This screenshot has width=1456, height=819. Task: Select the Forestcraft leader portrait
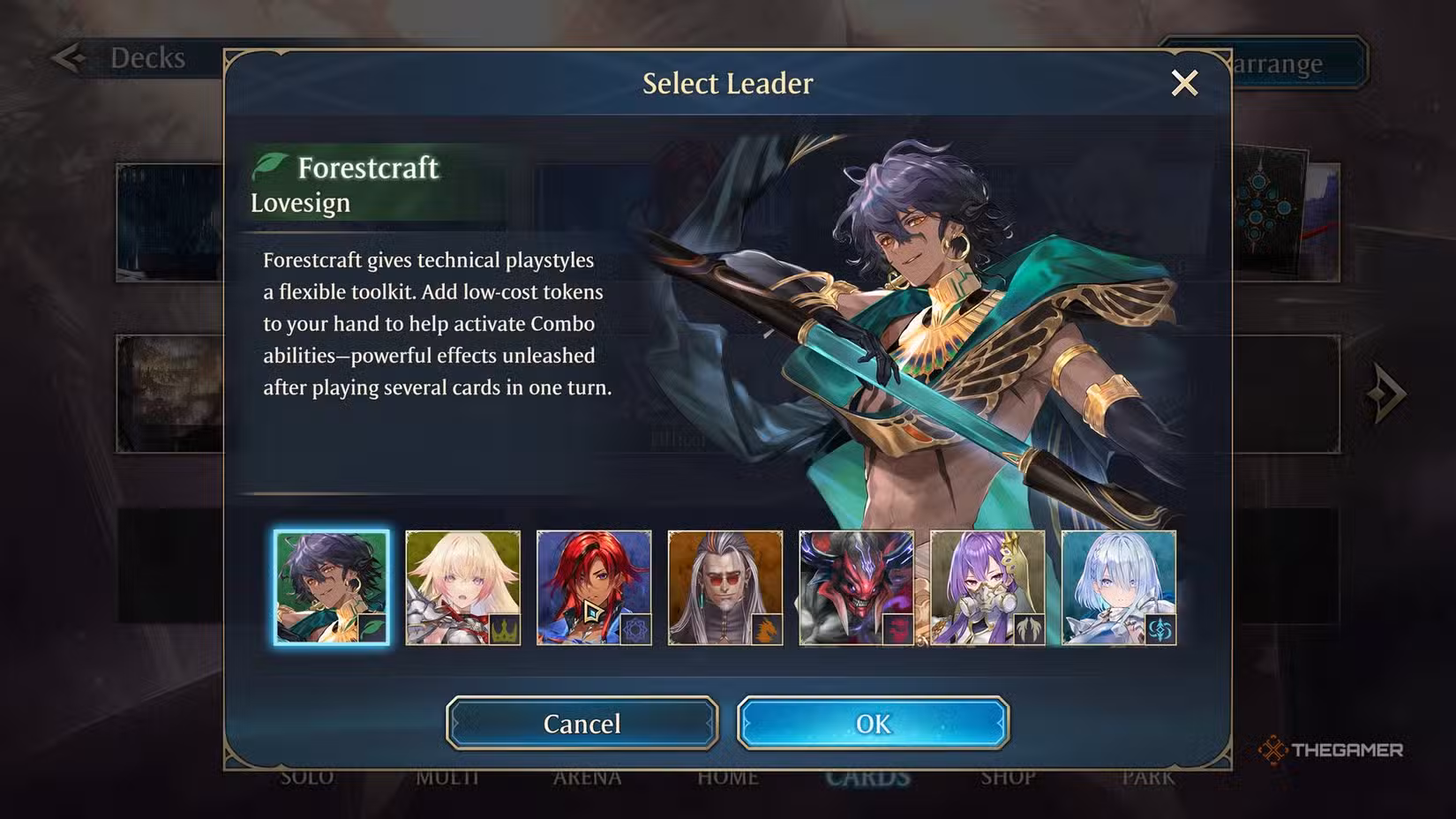point(331,588)
